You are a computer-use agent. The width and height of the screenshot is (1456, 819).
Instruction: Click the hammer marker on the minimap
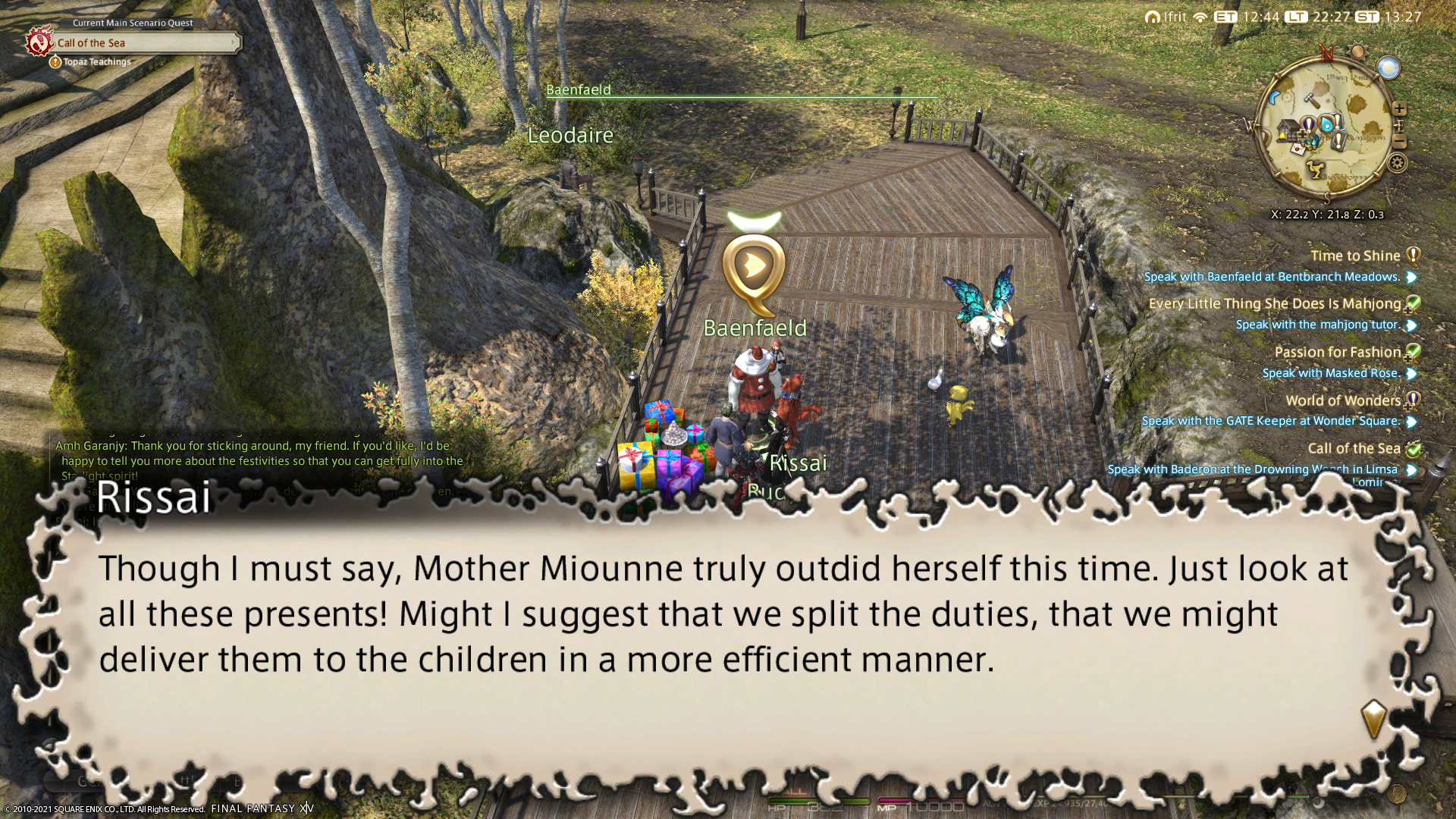(x=1310, y=99)
